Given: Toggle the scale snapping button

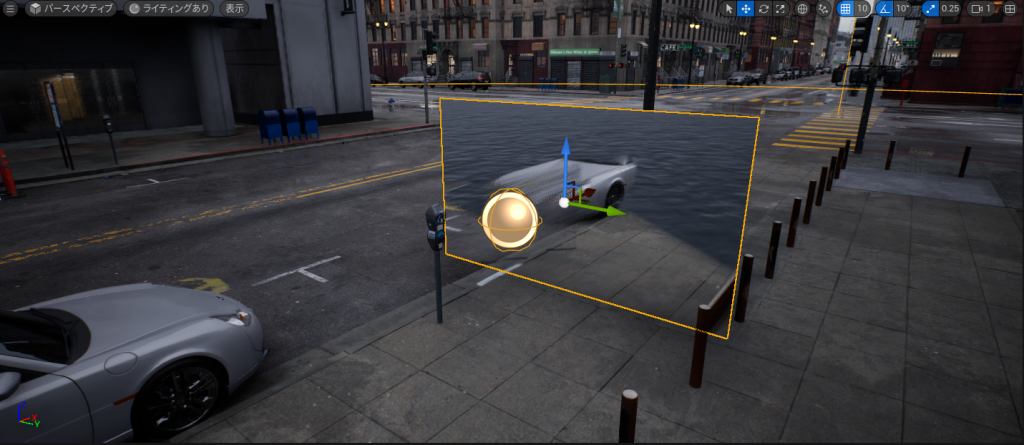Looking at the screenshot, I should (929, 8).
